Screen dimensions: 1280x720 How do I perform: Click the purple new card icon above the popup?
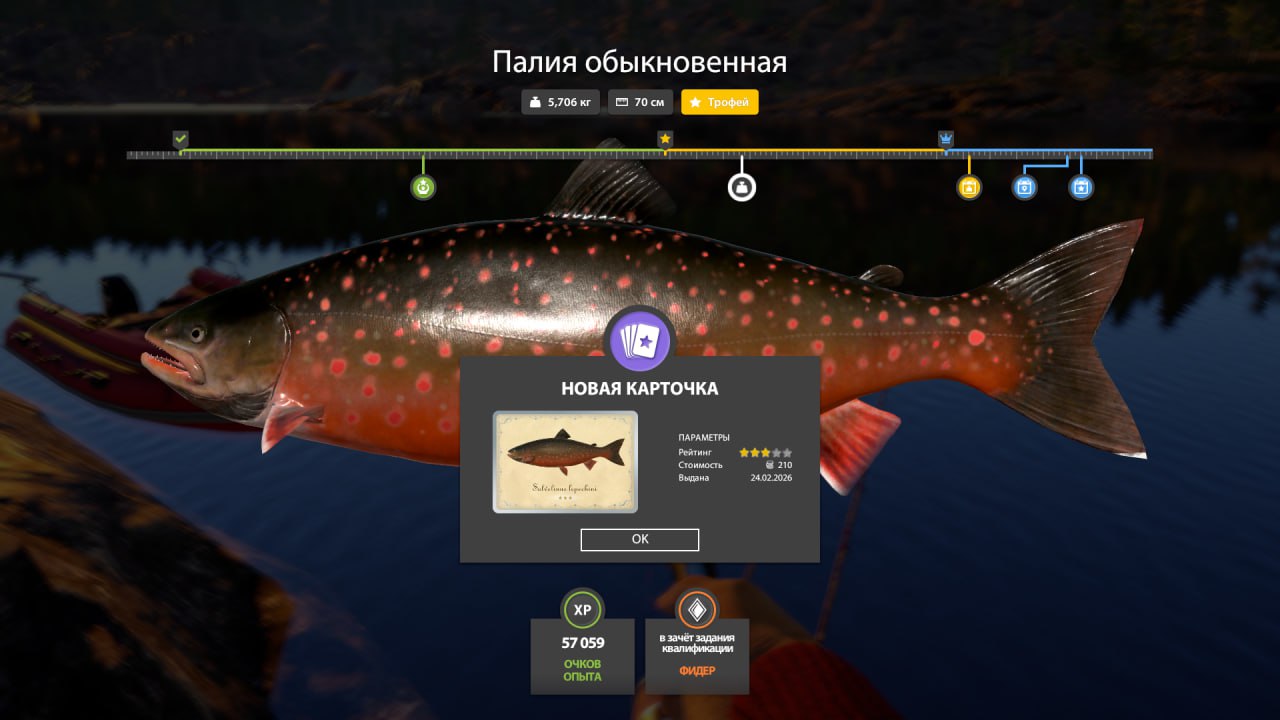pyautogui.click(x=639, y=340)
